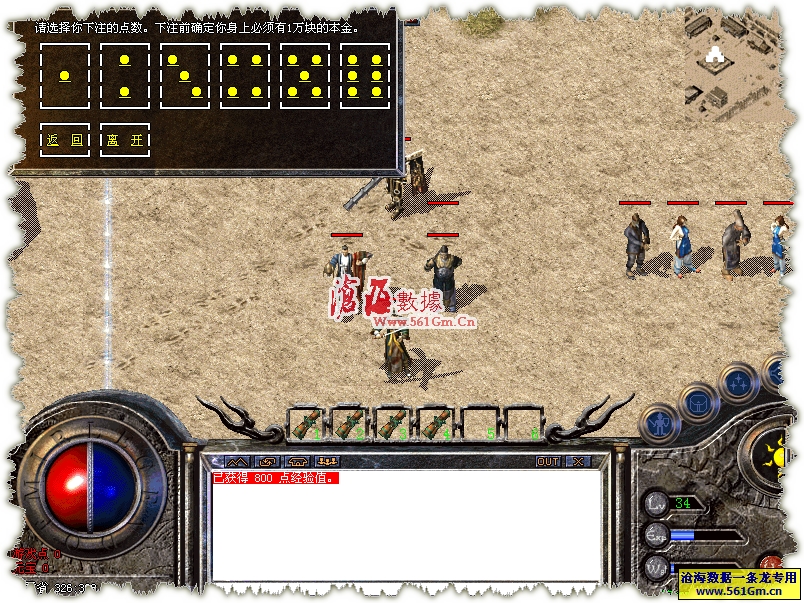This screenshot has width=804, height=603.
Task: Open the character figure round button
Action: [658, 426]
